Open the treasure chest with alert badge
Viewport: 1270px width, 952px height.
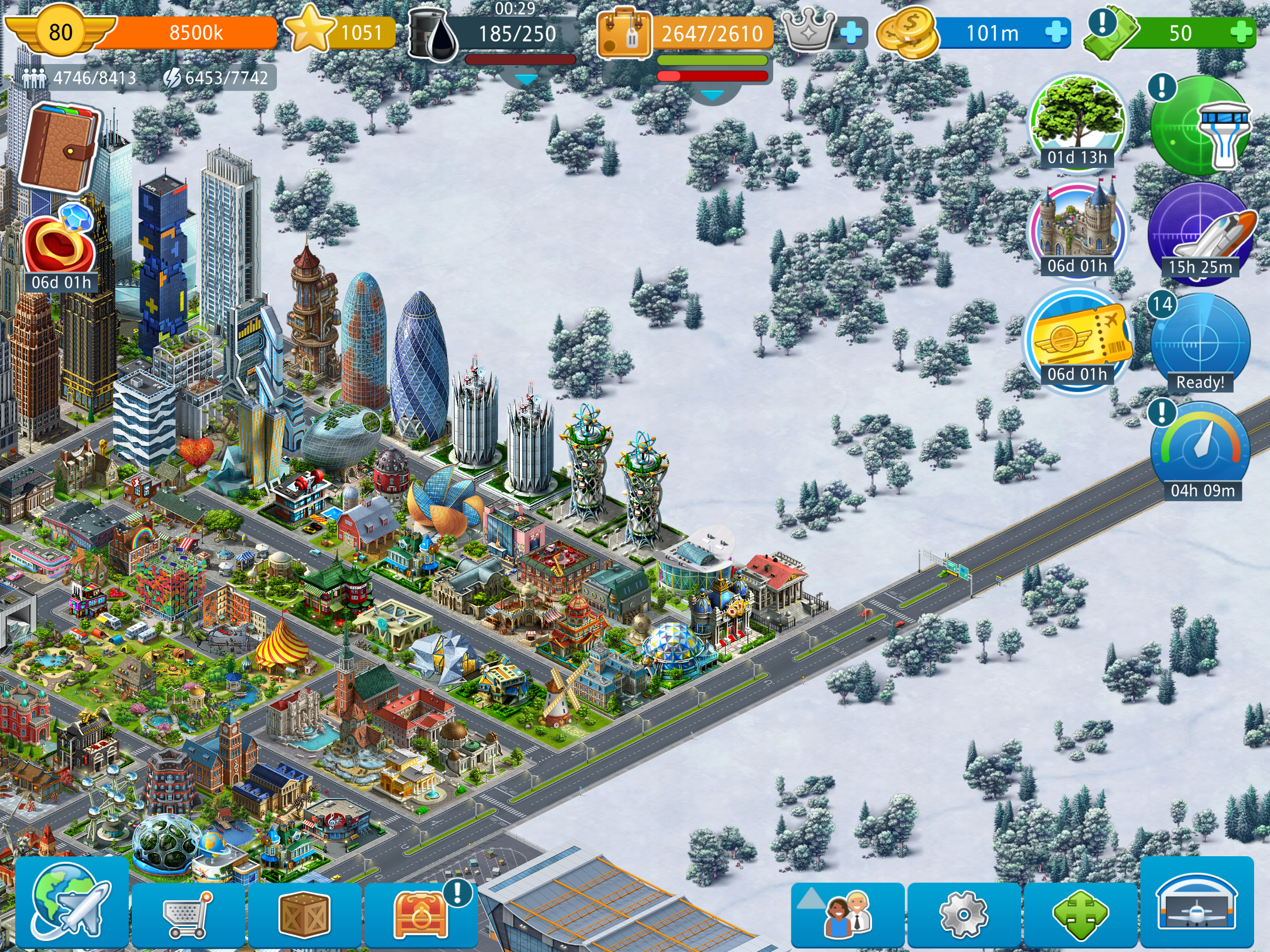click(x=420, y=914)
